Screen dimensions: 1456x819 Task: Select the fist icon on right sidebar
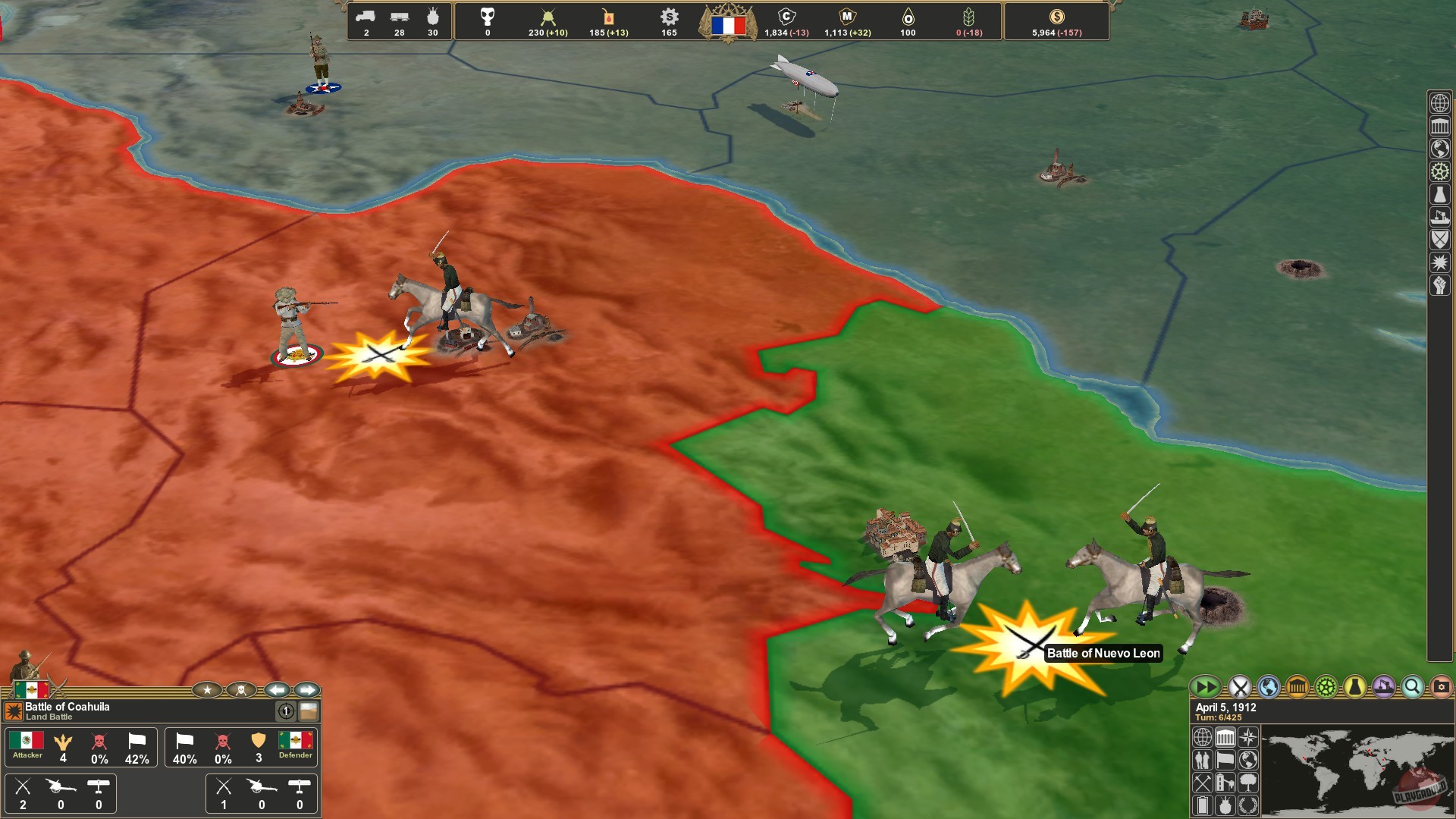pos(1439,283)
